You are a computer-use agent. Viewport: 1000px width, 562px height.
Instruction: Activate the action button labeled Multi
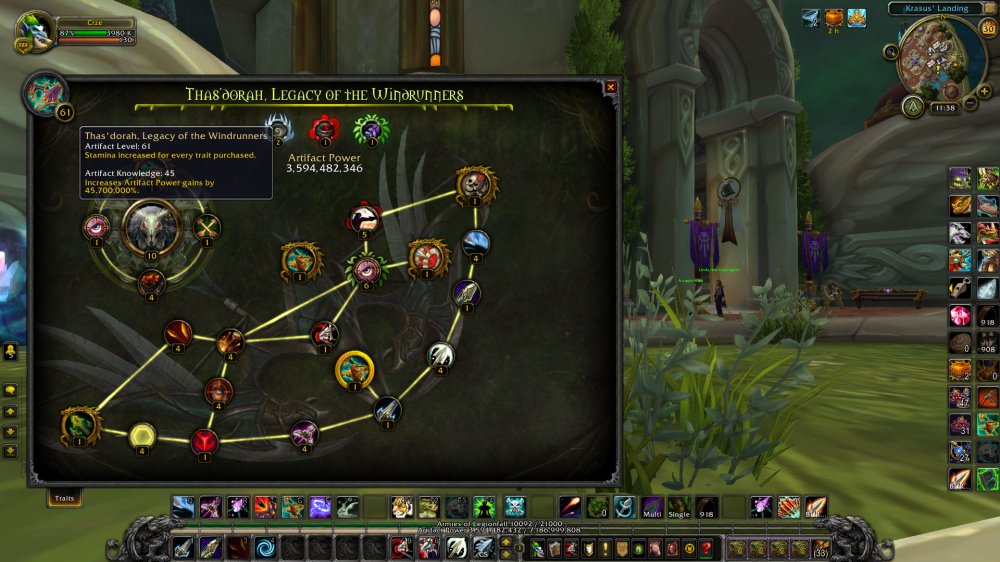point(652,507)
